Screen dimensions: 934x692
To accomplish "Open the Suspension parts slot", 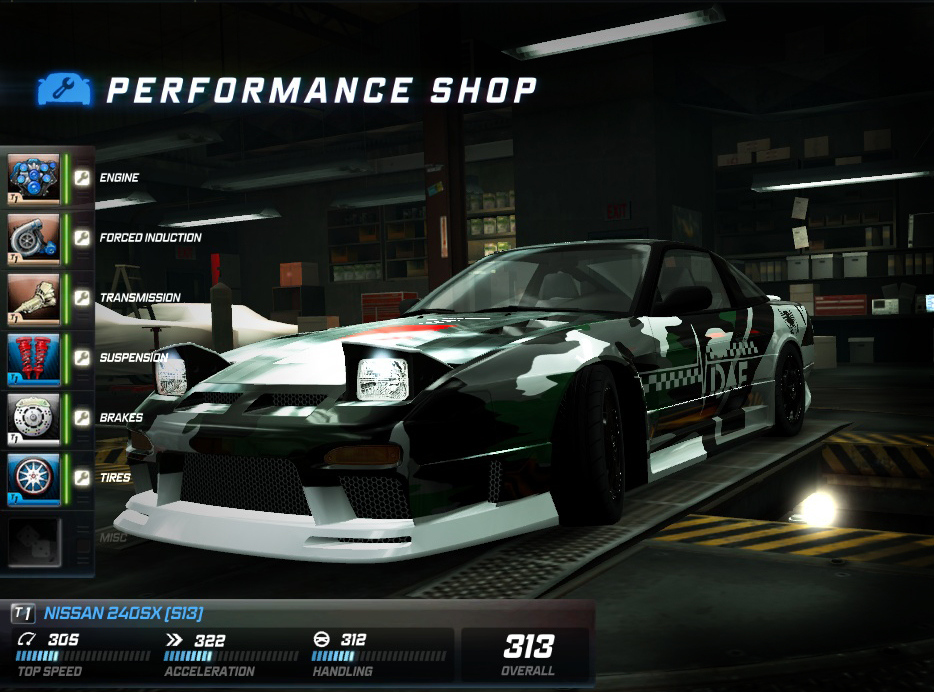I will click(35, 358).
